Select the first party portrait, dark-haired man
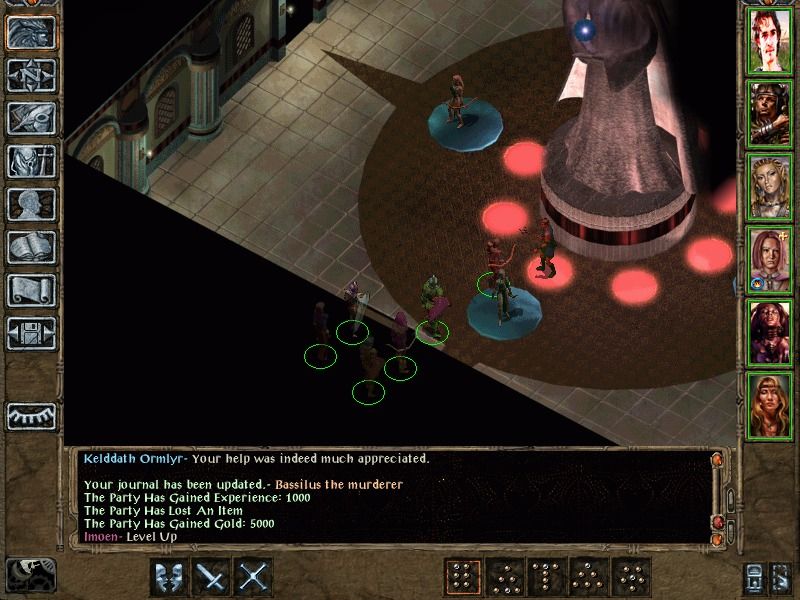The width and height of the screenshot is (800, 600). [x=771, y=41]
